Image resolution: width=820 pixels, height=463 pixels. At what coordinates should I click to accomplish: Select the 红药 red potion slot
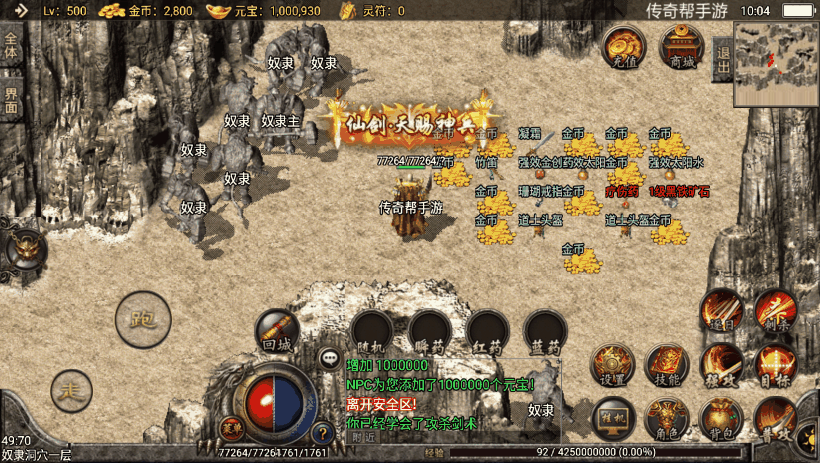click(488, 332)
